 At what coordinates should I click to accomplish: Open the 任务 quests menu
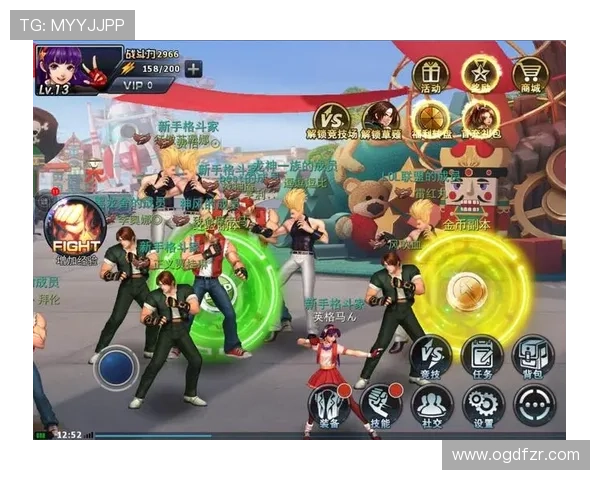(482, 357)
